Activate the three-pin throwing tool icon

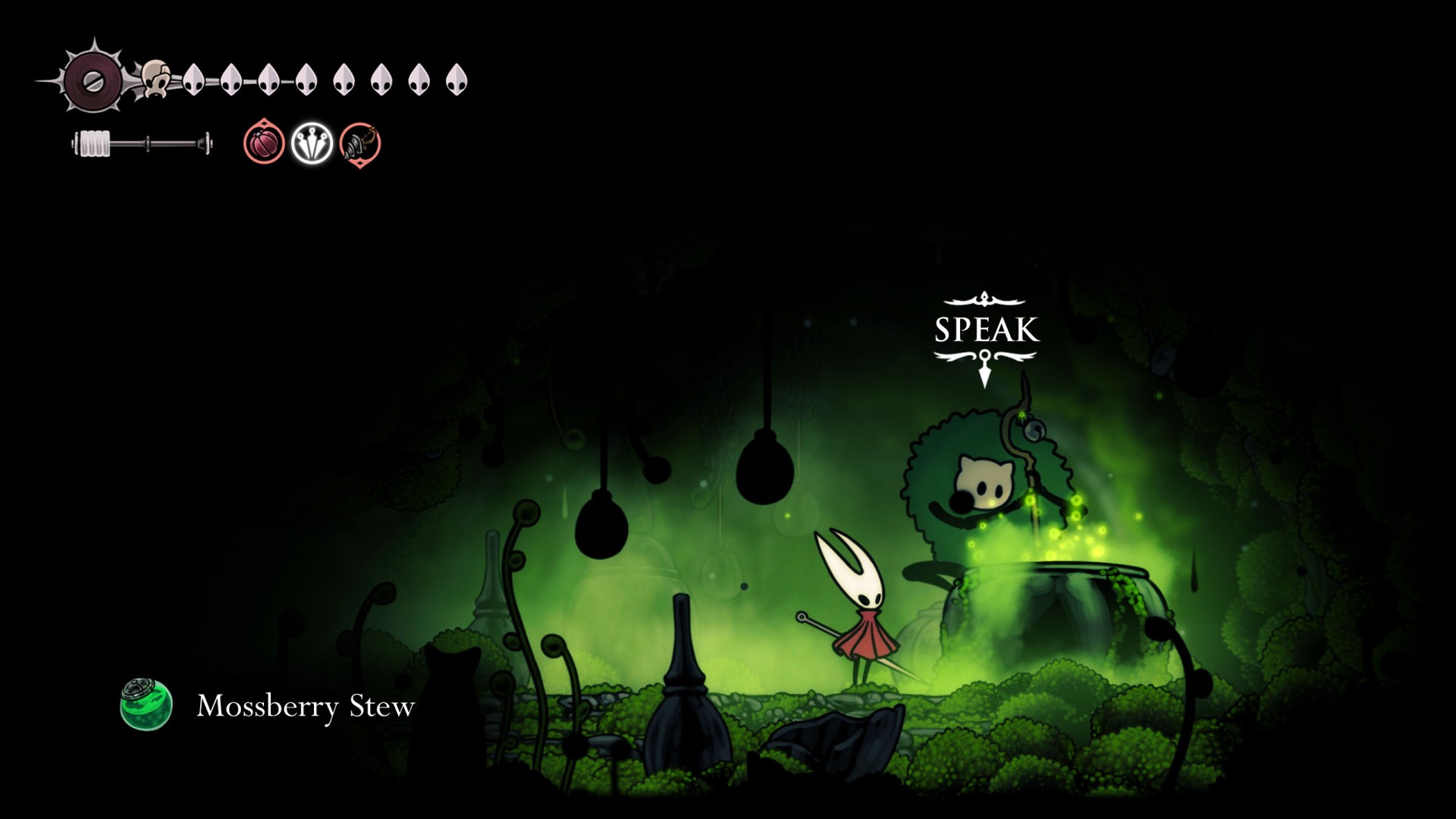(312, 143)
